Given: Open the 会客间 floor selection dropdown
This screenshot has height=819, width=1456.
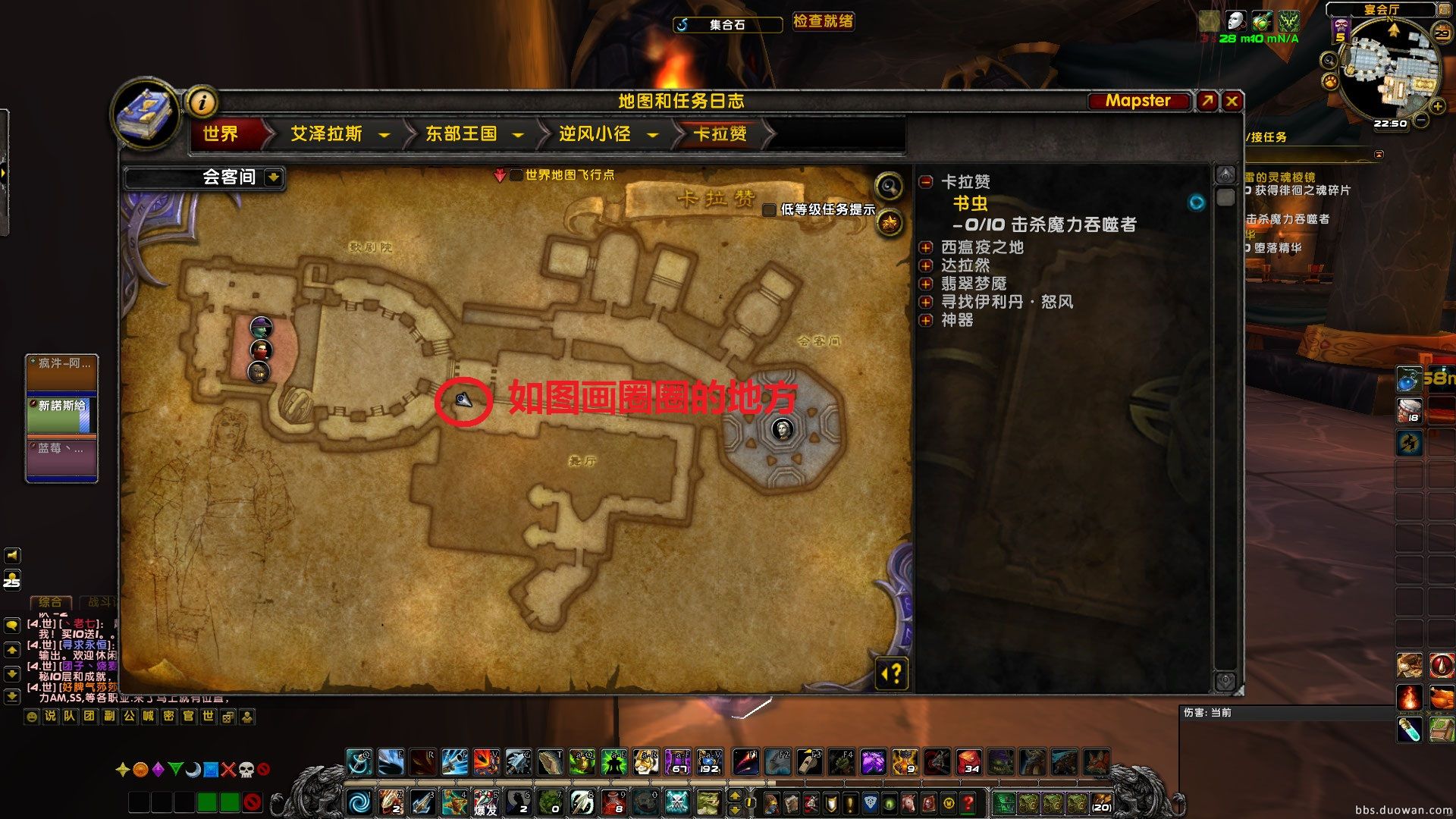Looking at the screenshot, I should click(272, 178).
